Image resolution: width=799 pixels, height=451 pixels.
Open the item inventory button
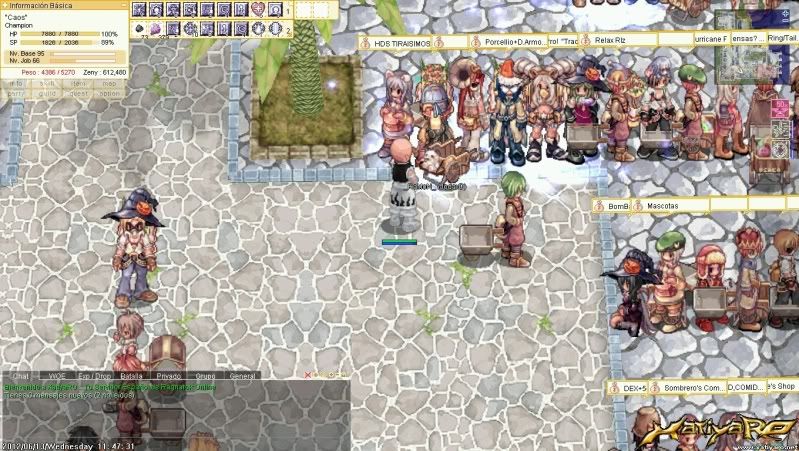tap(78, 84)
